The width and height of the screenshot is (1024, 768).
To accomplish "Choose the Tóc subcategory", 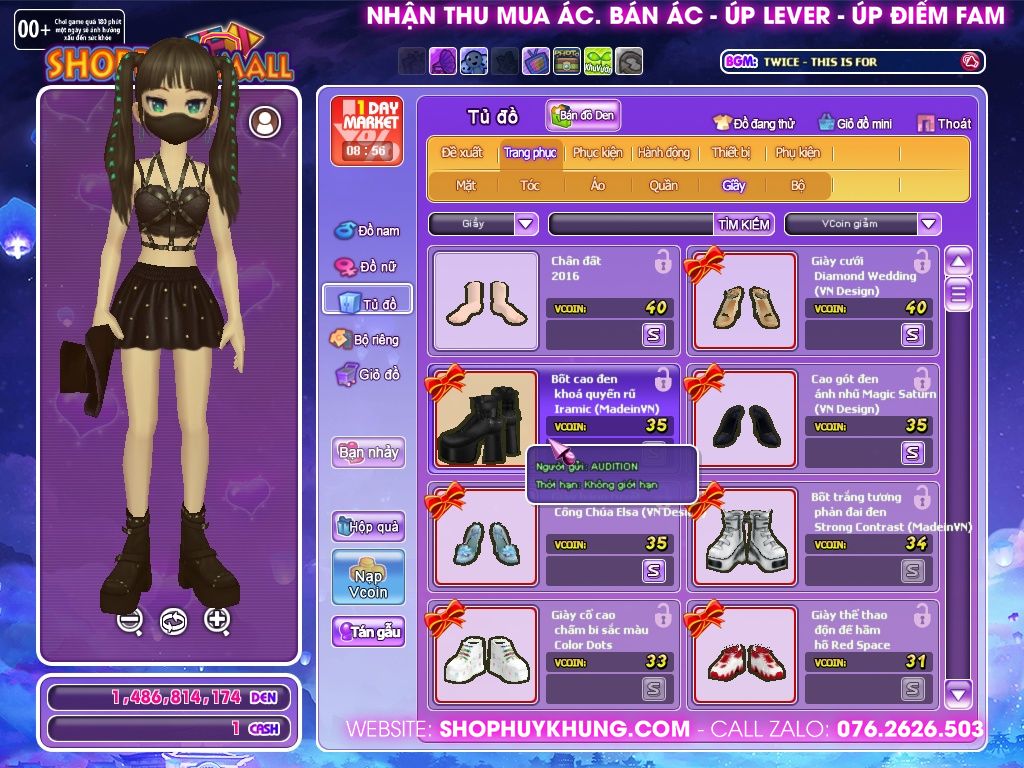I will coord(530,185).
